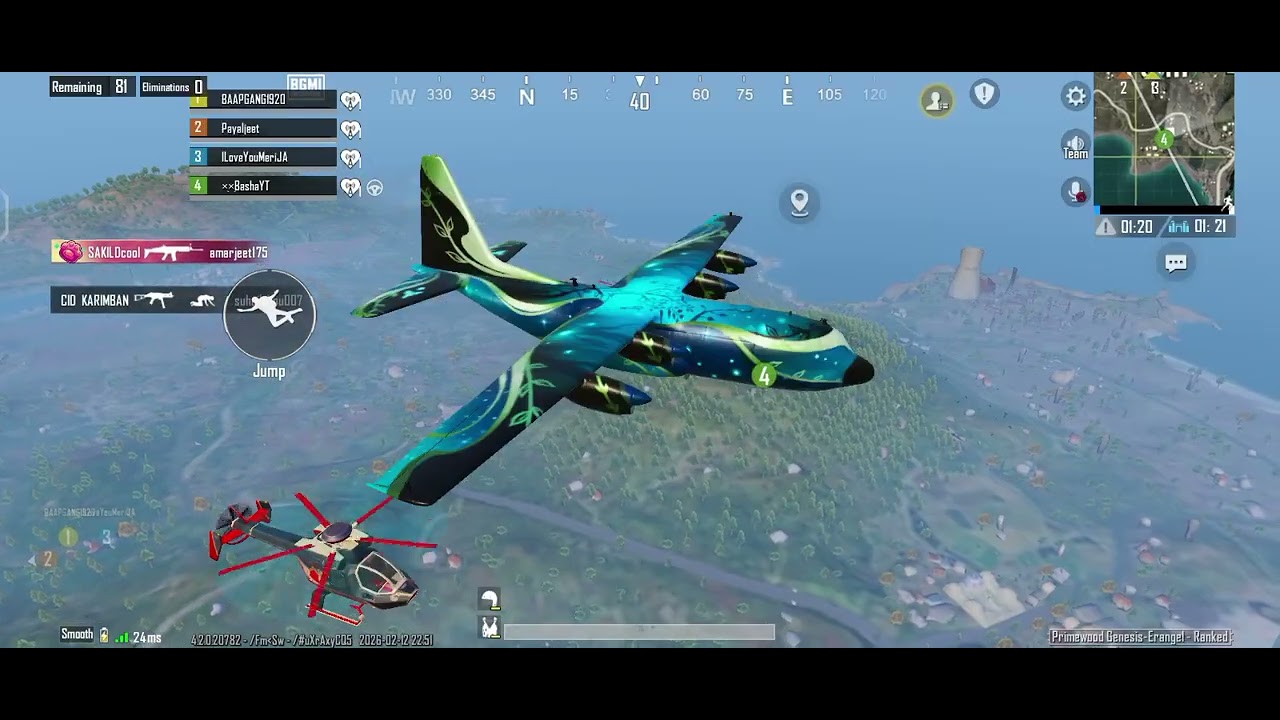Select teammate BAAPGANG1920 in squad list

pyautogui.click(x=262, y=99)
